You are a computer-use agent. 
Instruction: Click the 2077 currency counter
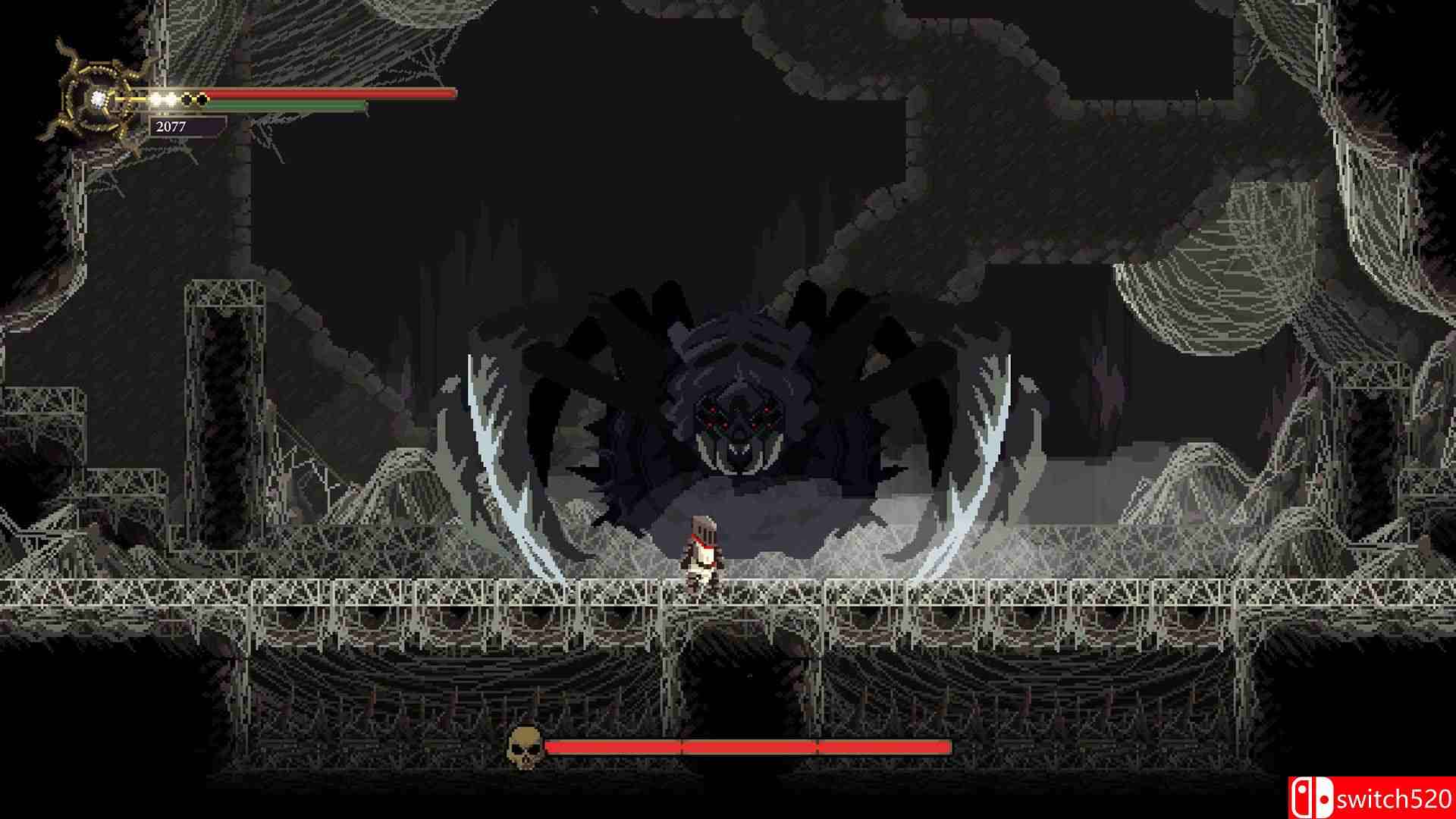(171, 127)
